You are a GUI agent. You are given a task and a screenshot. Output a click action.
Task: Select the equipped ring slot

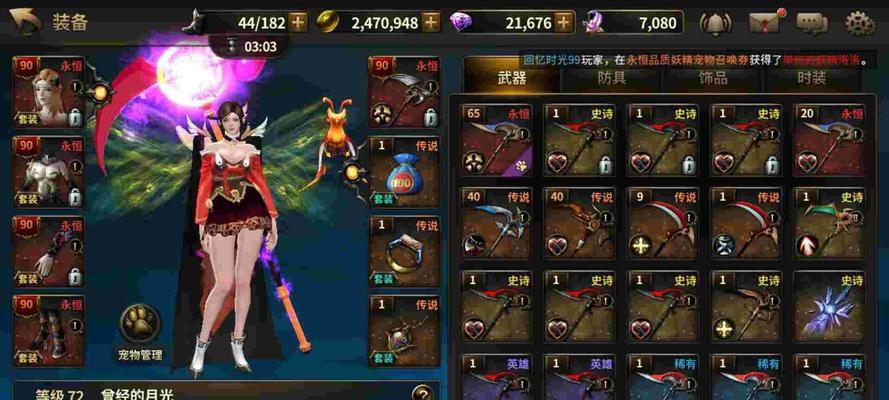[404, 250]
